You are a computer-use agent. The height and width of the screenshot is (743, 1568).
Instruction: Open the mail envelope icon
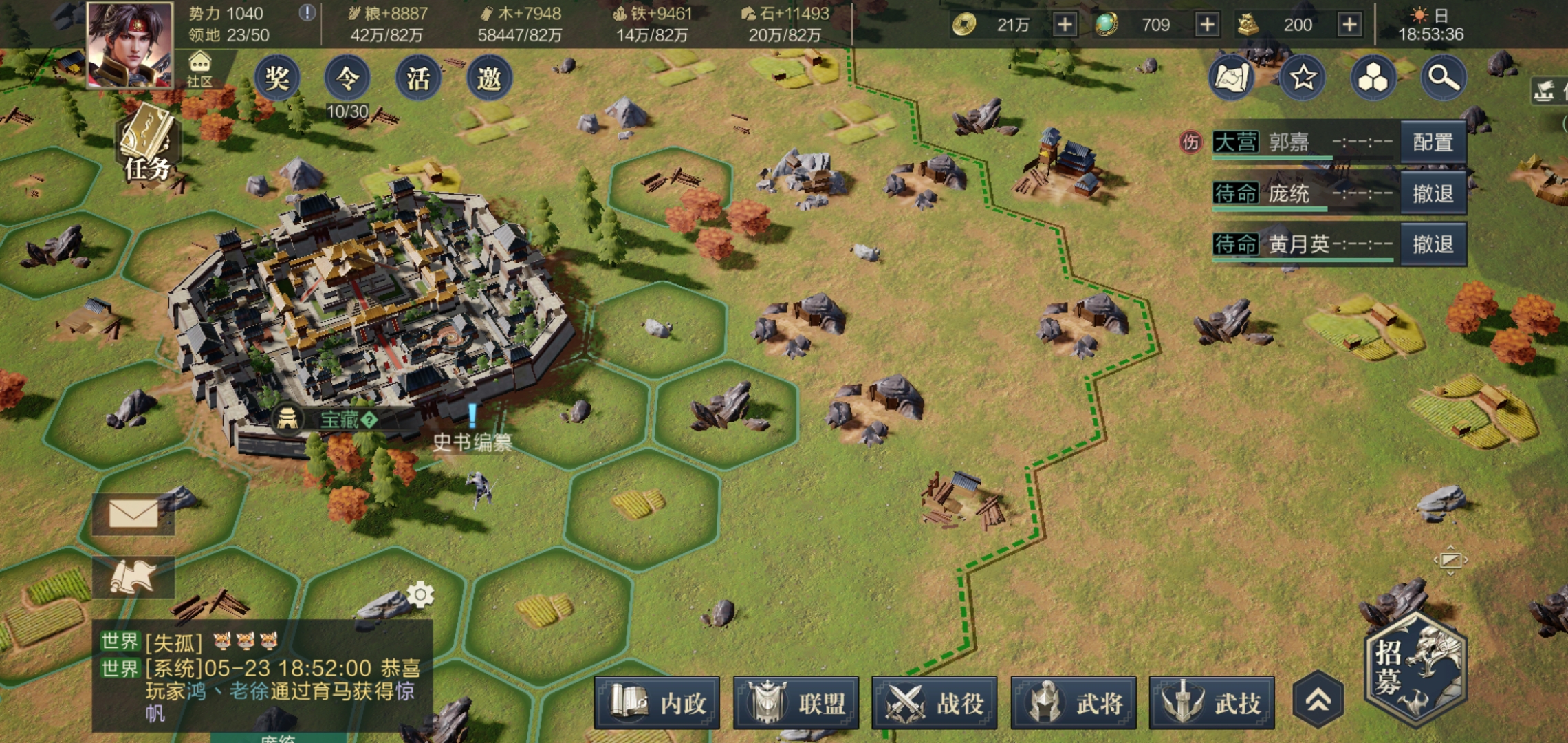coord(133,514)
